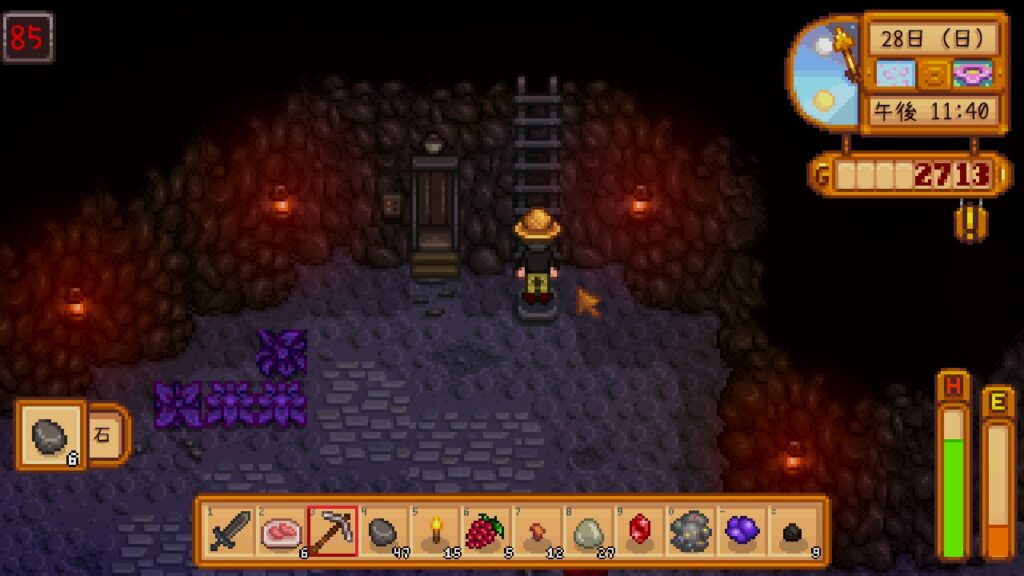Select the coal stack of 9
Viewport: 1024px width, 576px height.
click(792, 531)
